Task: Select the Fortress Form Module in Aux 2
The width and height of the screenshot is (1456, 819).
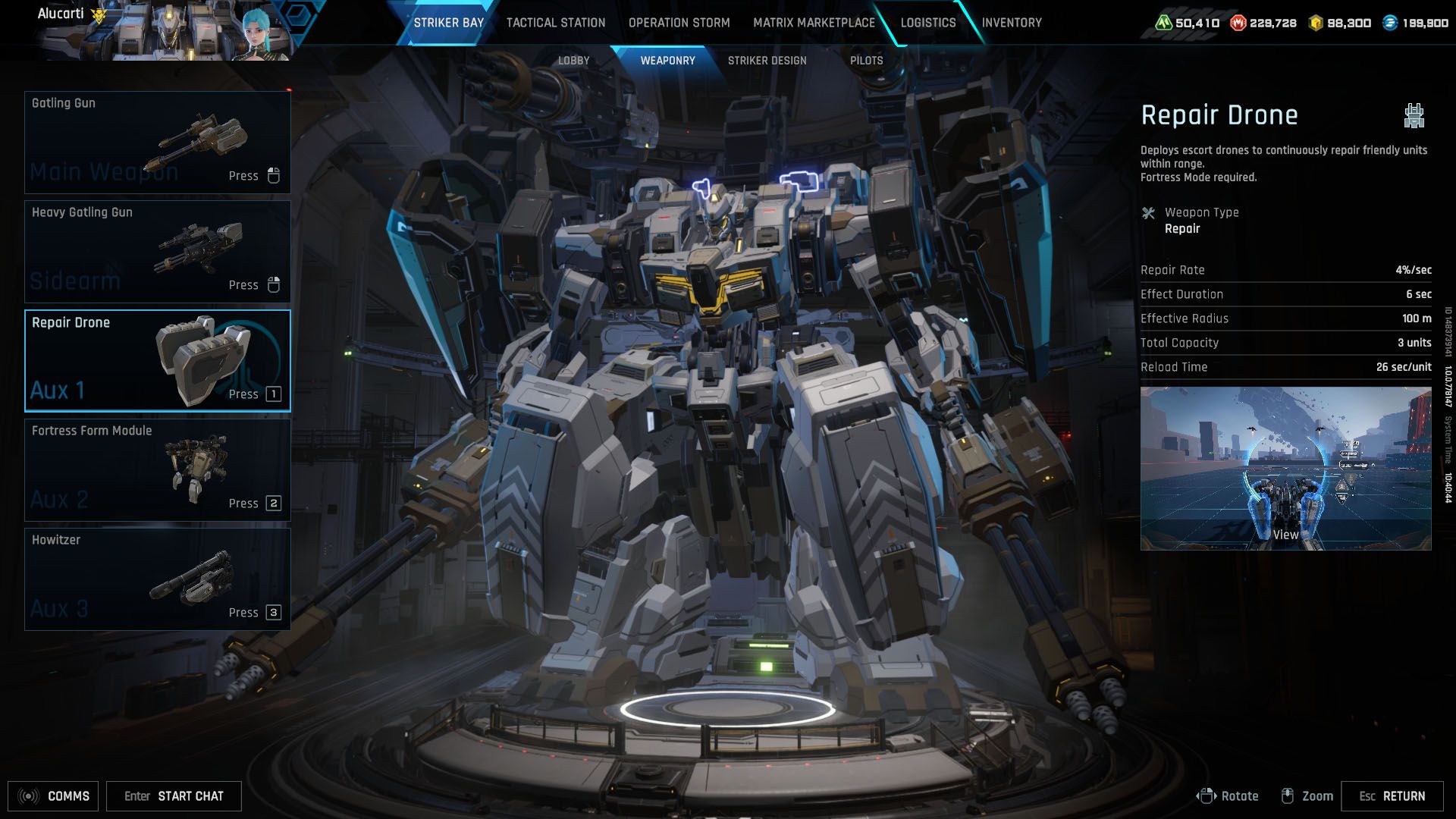Action: click(156, 469)
